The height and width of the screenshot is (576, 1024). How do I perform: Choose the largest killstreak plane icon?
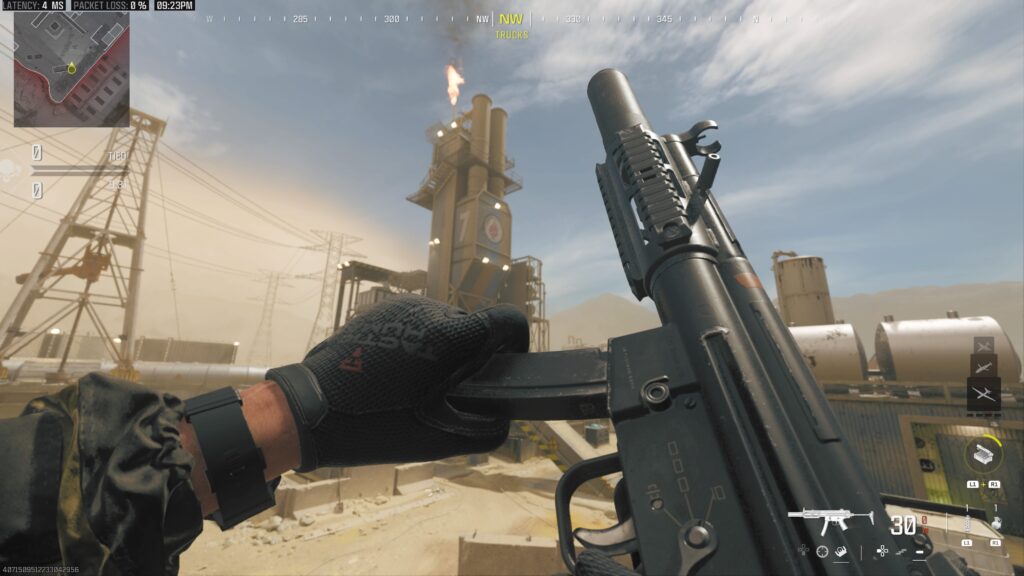[x=984, y=394]
